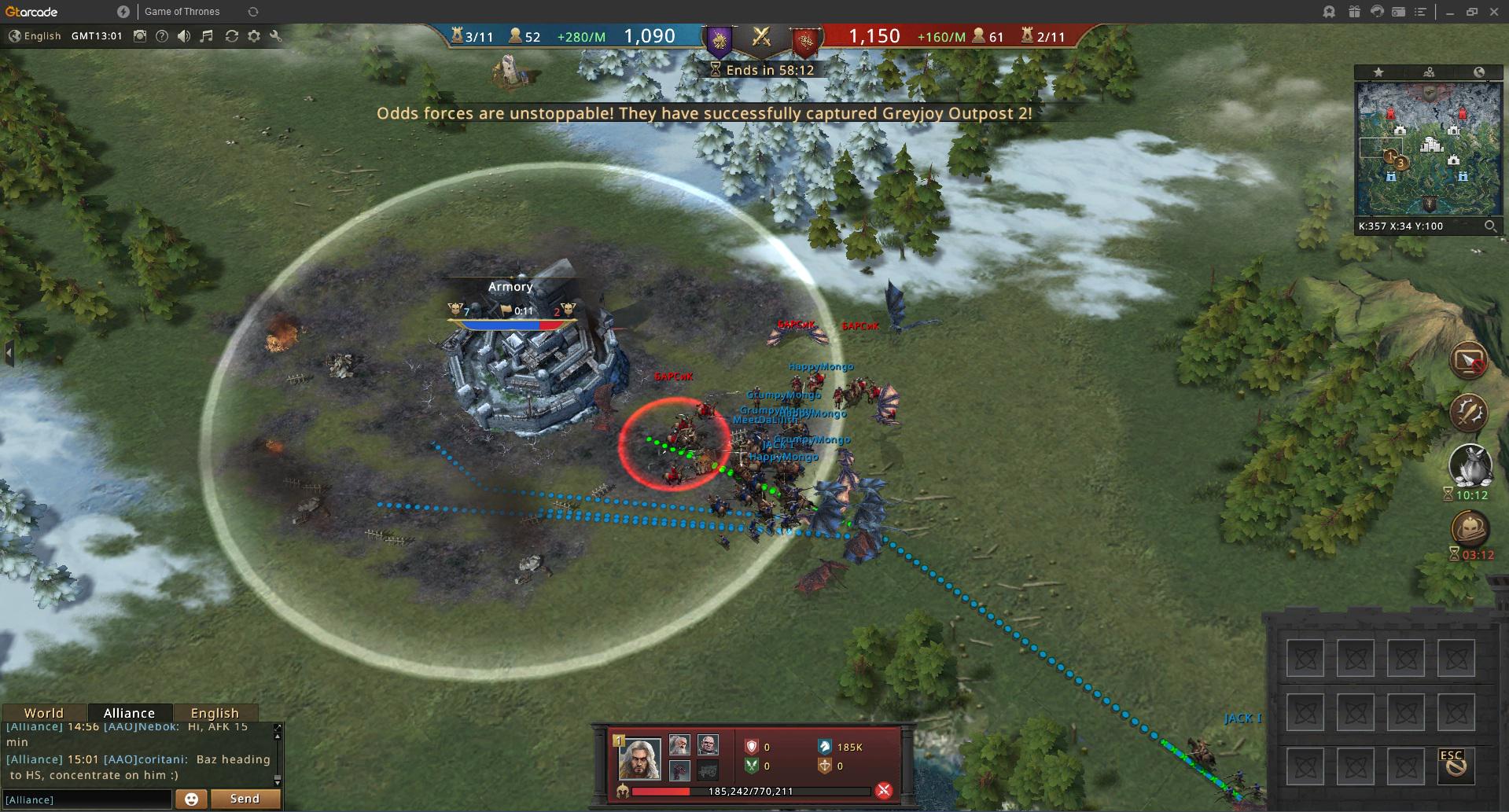Minimize the Gtarcade window
This screenshot has height=812, width=1509.
[x=1449, y=12]
